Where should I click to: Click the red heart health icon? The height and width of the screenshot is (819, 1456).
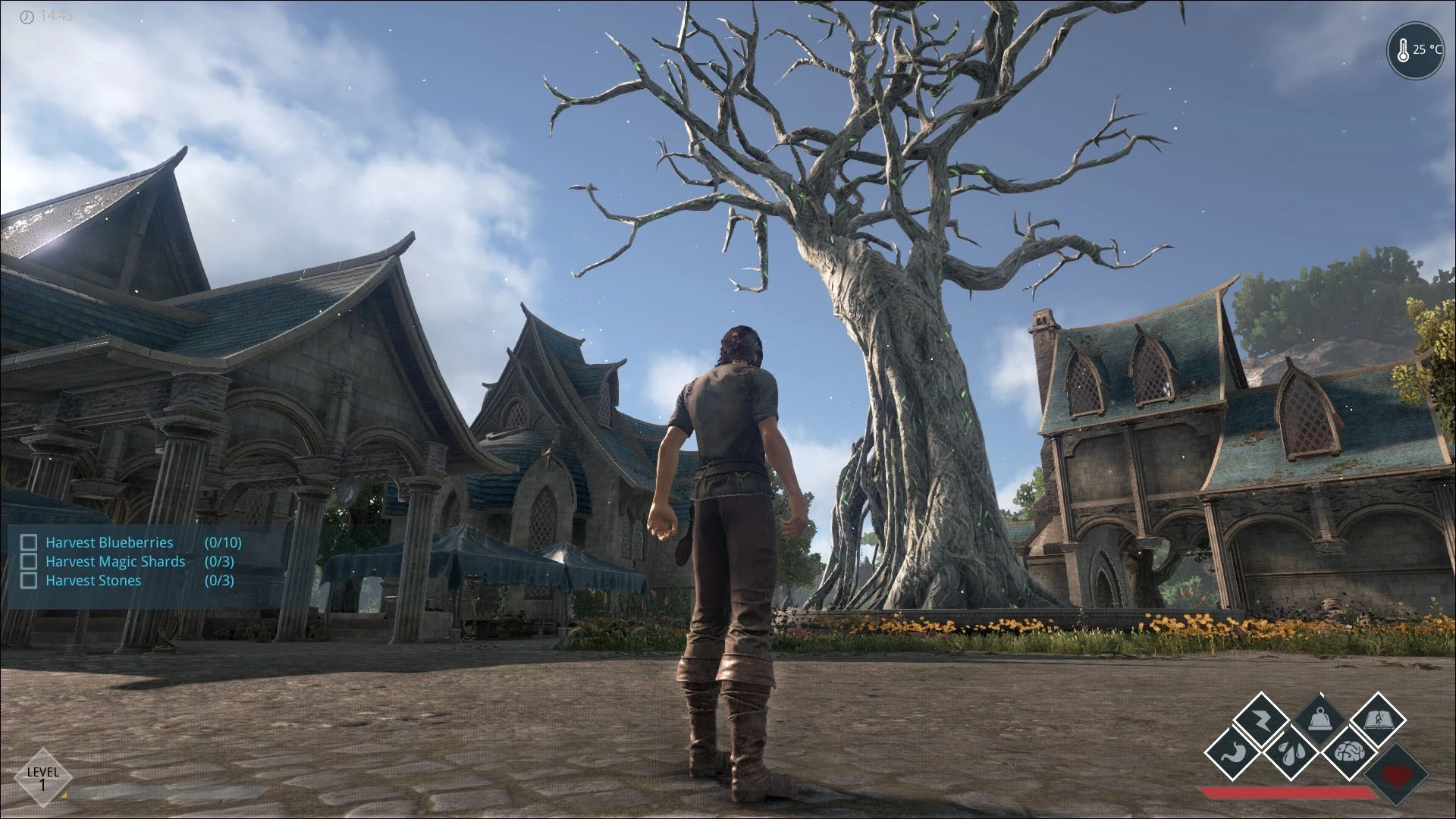[x=1395, y=775]
